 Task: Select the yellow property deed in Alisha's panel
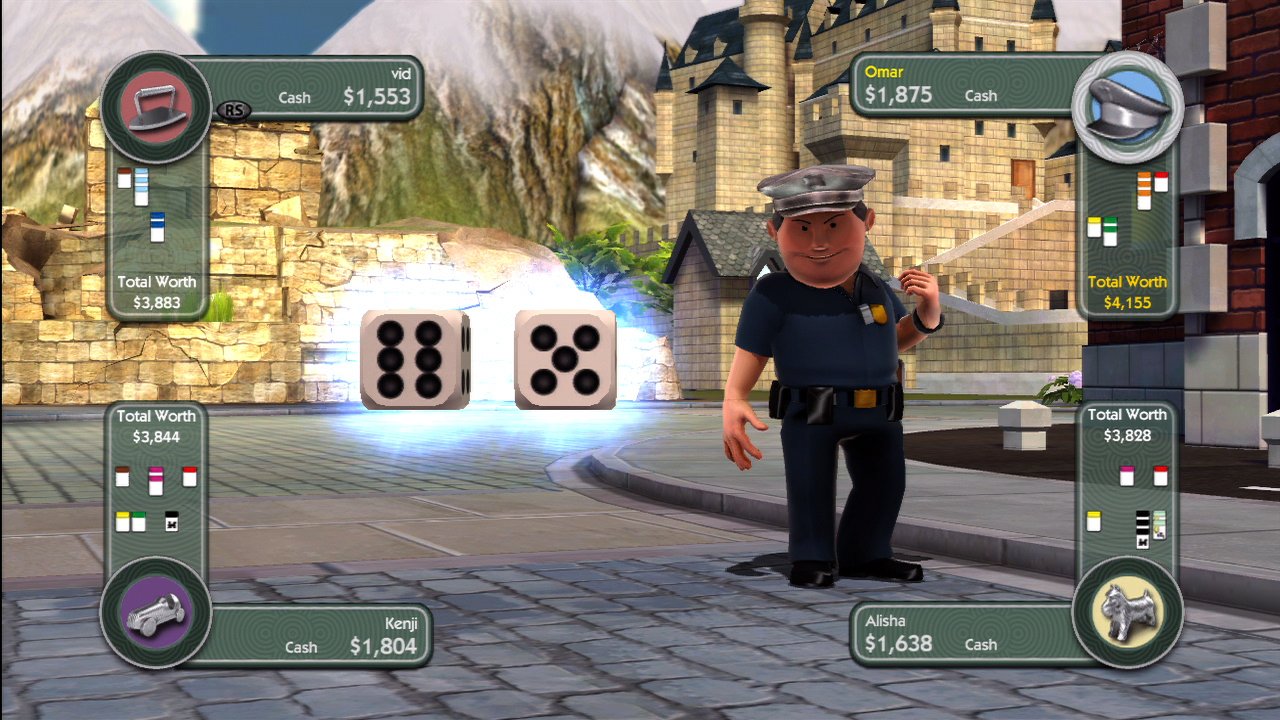coord(1093,520)
